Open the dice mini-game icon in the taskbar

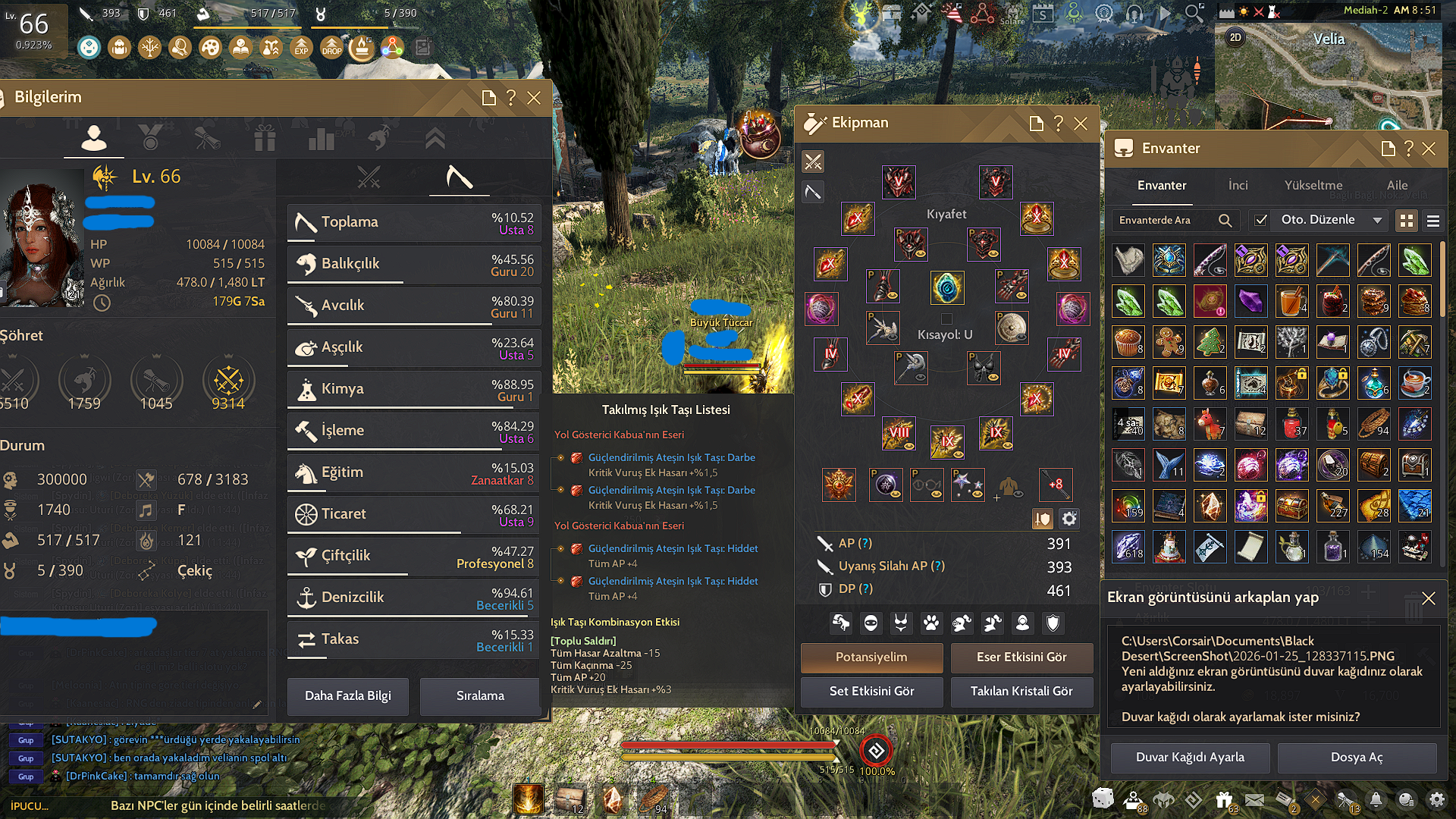click(1103, 799)
